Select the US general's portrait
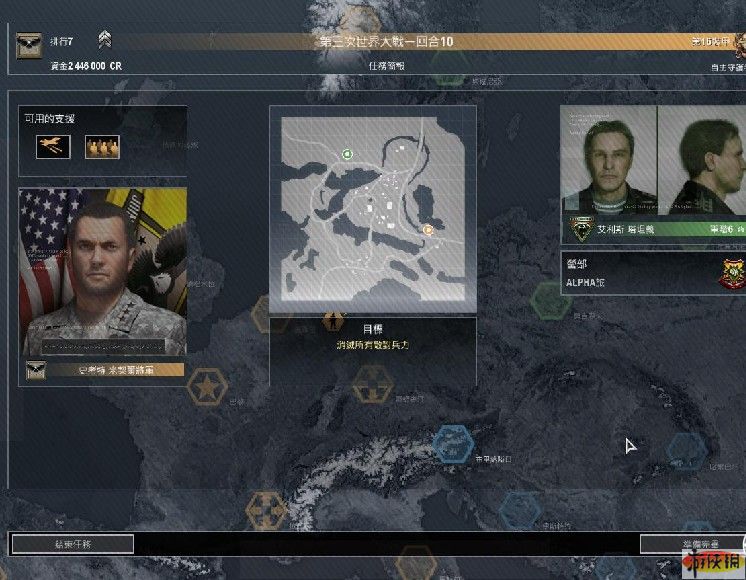Image resolution: width=746 pixels, height=580 pixels. 102,271
